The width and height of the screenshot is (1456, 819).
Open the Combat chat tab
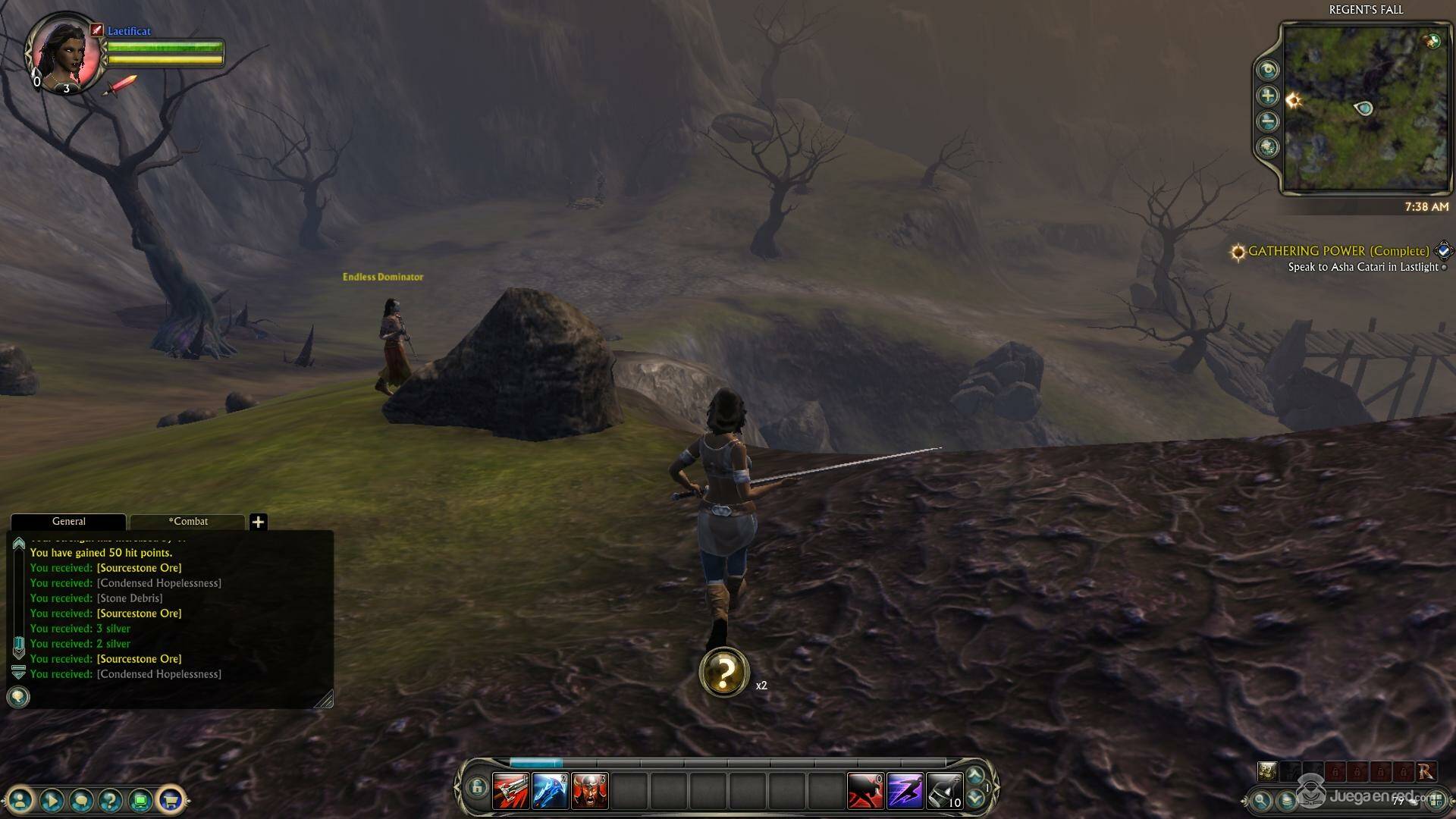[188, 522]
